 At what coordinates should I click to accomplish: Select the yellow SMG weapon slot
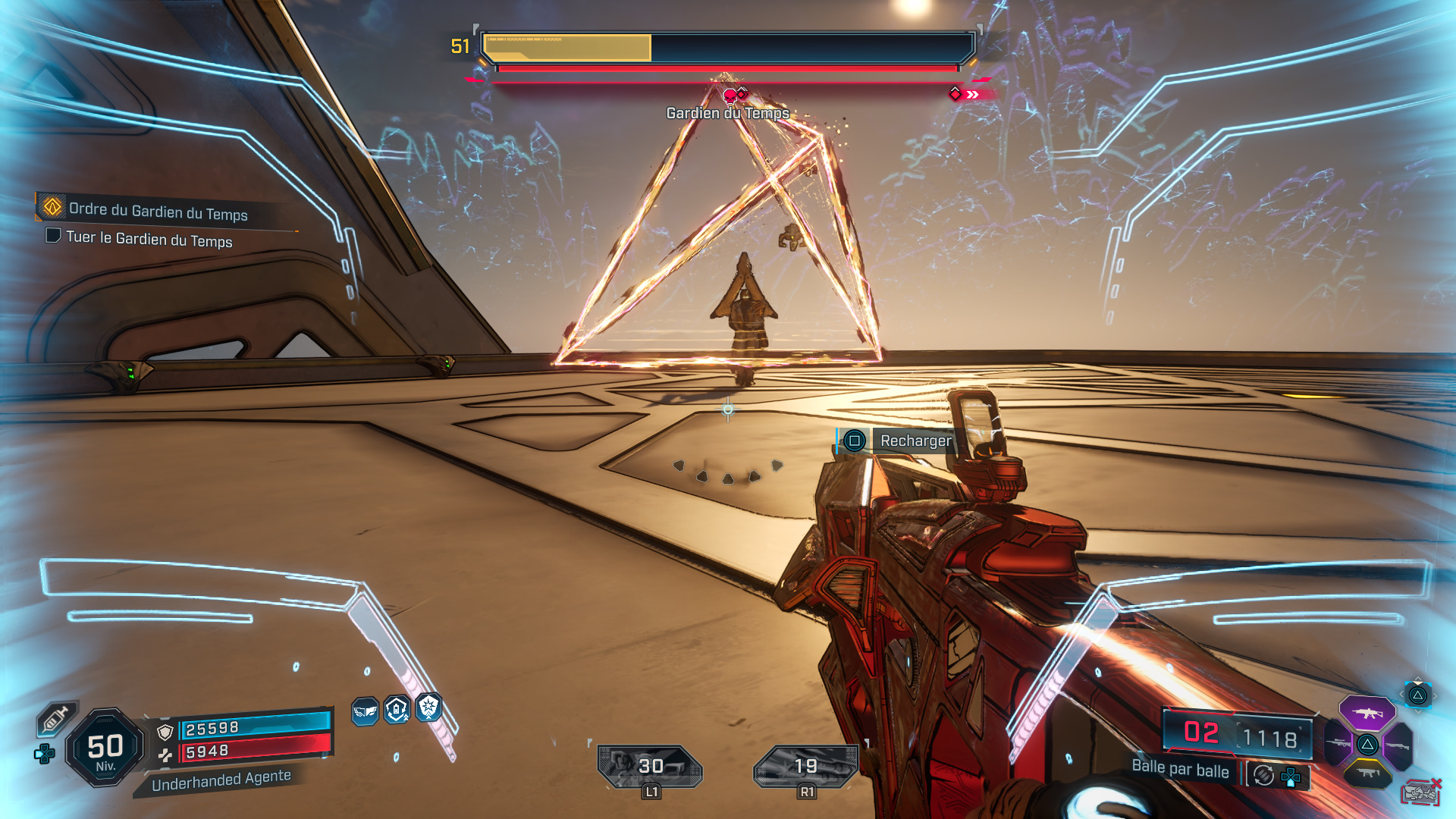[1369, 772]
